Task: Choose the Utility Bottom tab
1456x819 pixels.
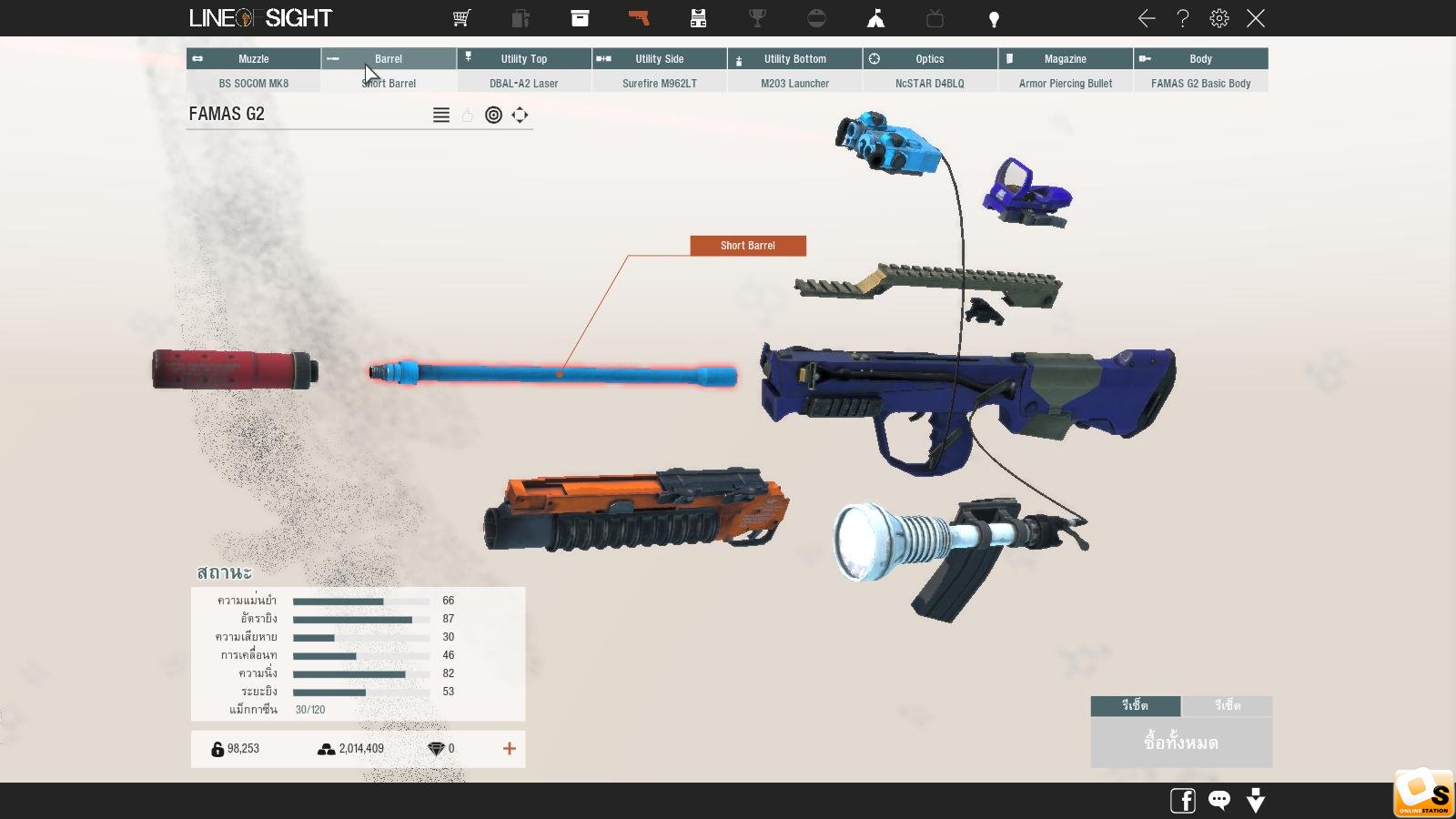Action: 794,59
